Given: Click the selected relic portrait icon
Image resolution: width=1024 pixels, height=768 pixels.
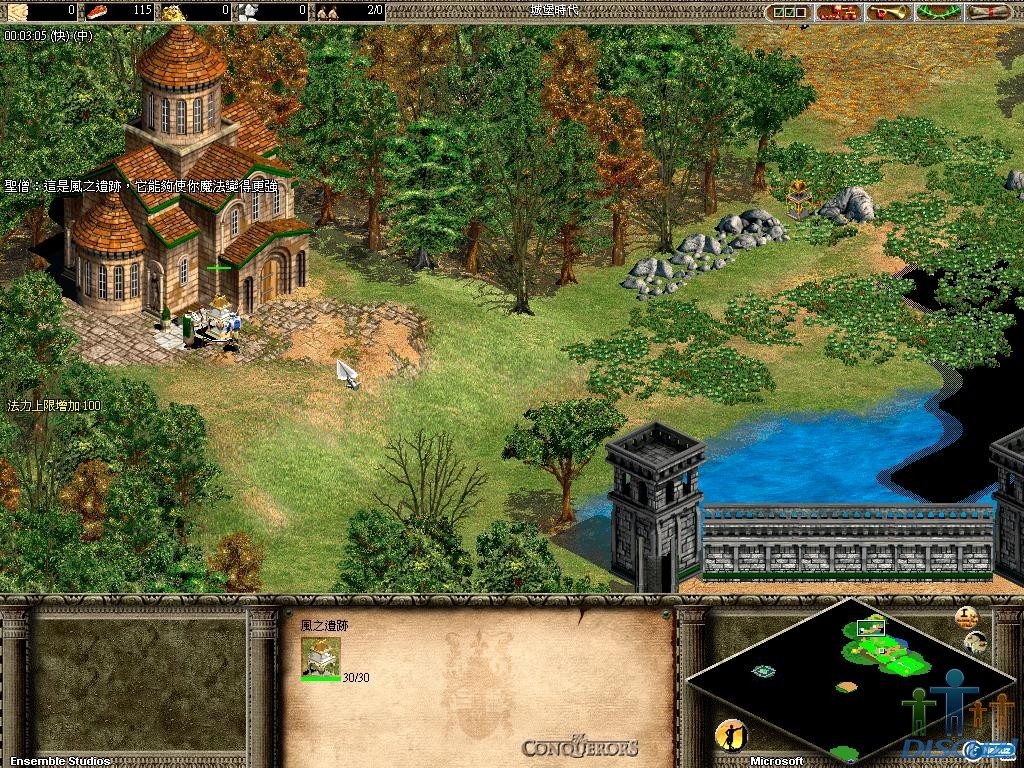Looking at the screenshot, I should [x=320, y=658].
